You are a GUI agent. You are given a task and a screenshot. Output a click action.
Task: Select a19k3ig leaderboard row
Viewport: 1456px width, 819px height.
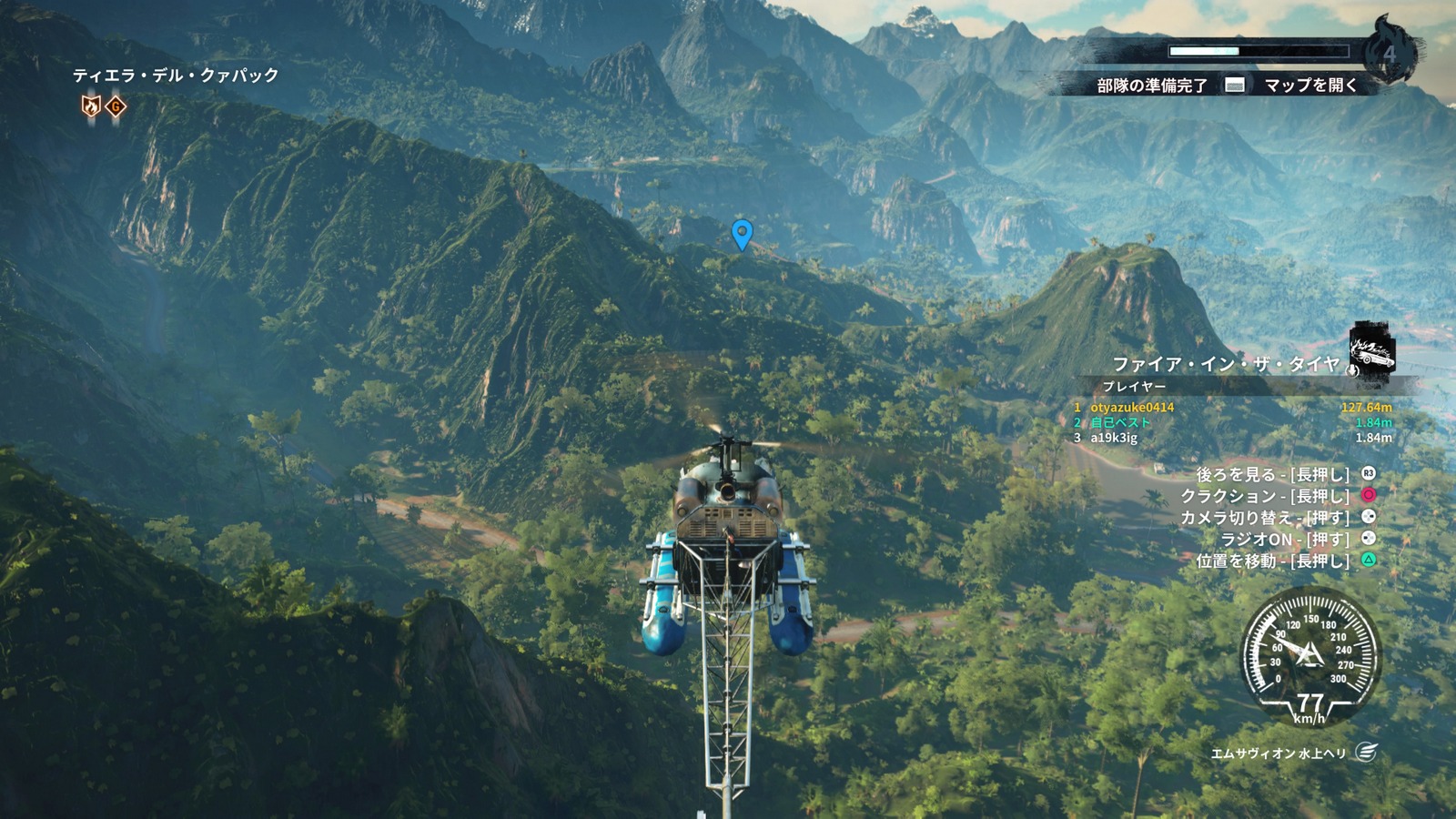(x=1232, y=438)
